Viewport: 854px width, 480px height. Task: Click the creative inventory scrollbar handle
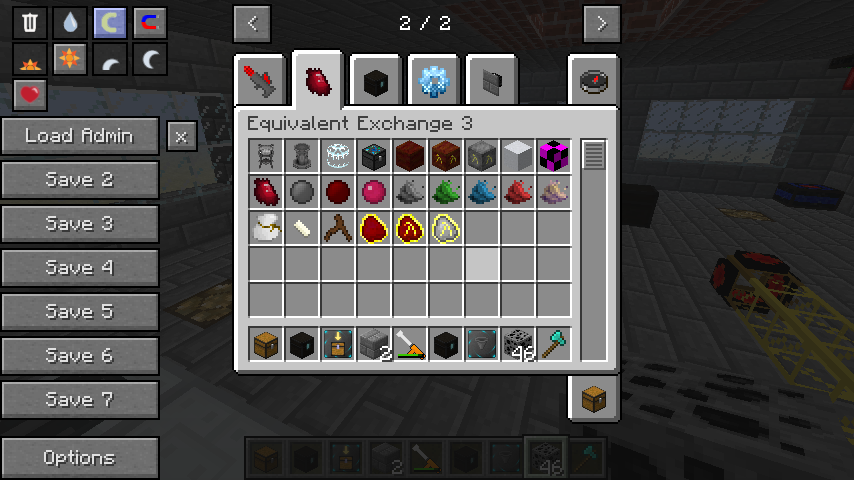[x=594, y=156]
